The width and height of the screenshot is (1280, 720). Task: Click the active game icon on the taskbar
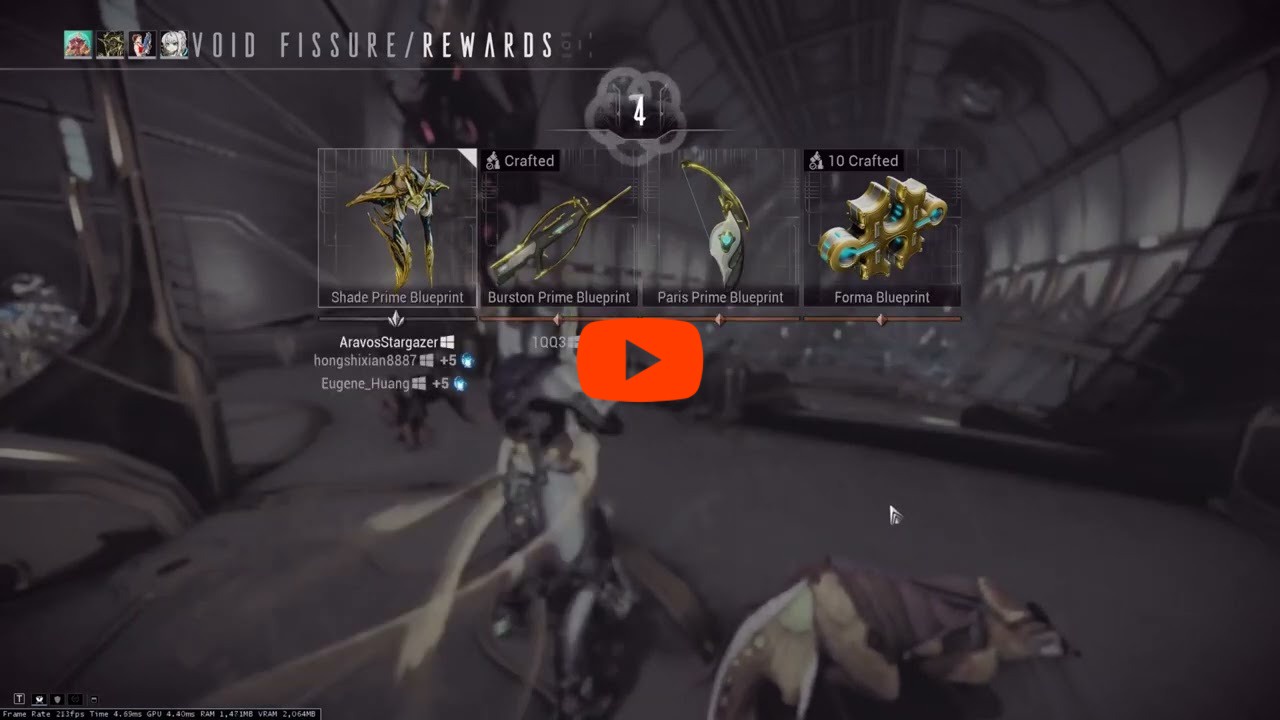click(x=39, y=699)
